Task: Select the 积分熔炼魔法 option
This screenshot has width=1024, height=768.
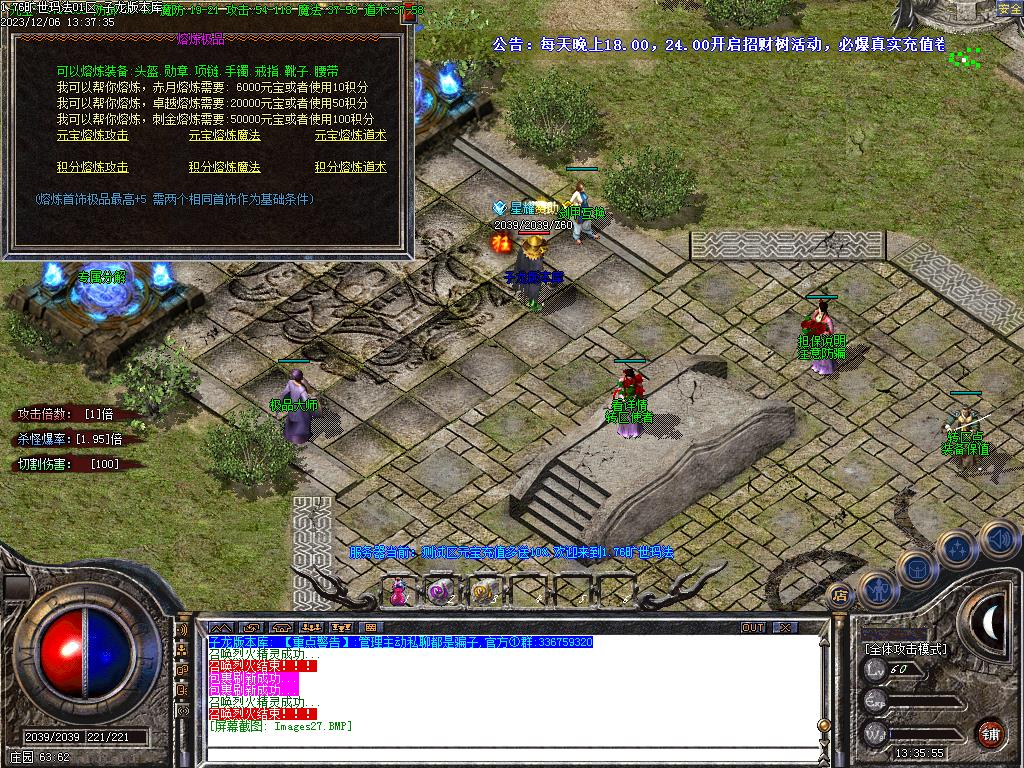Action: (224, 167)
